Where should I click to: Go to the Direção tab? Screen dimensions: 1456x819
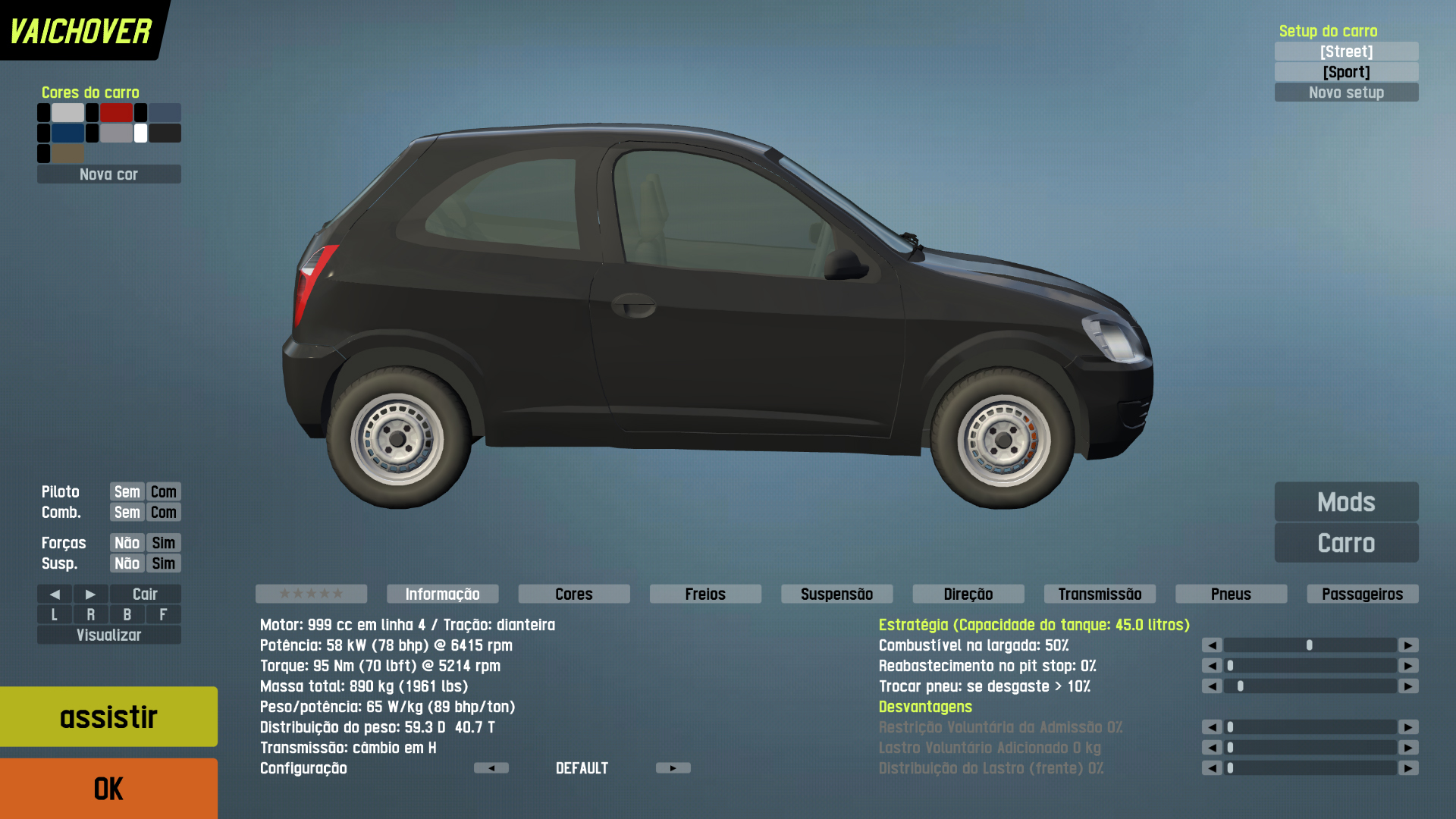coord(968,594)
